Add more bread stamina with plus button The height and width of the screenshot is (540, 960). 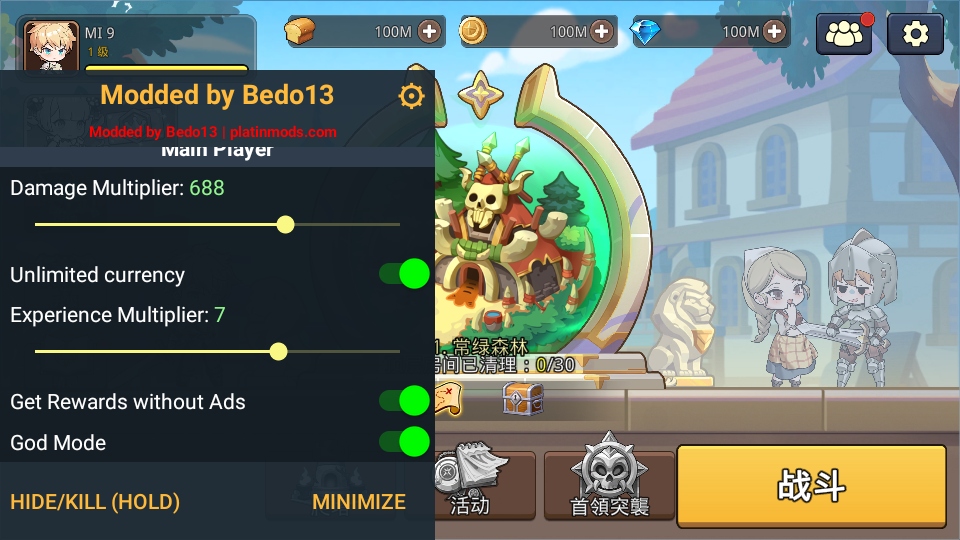click(x=429, y=31)
